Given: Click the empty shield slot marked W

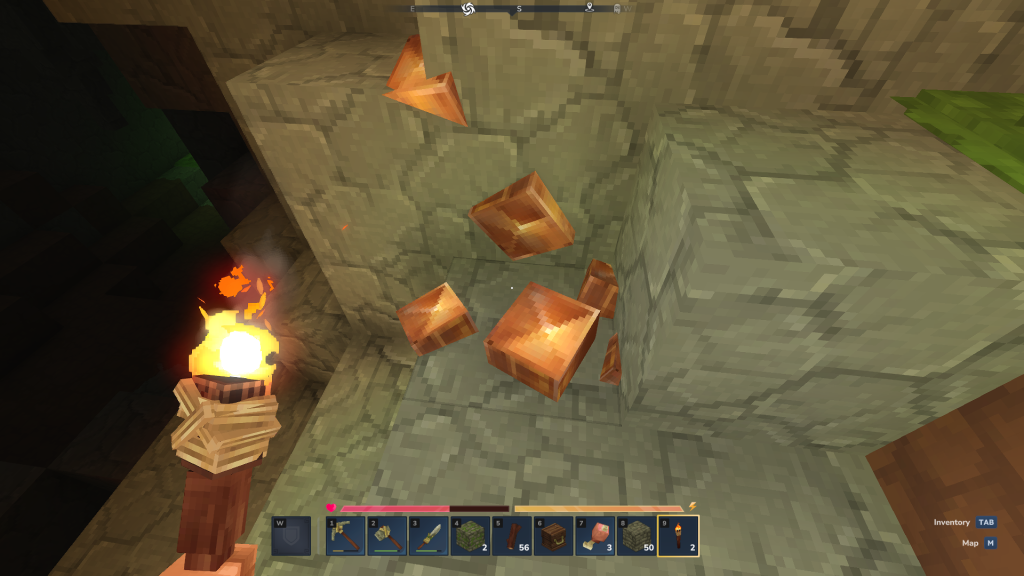Looking at the screenshot, I should coord(290,535).
